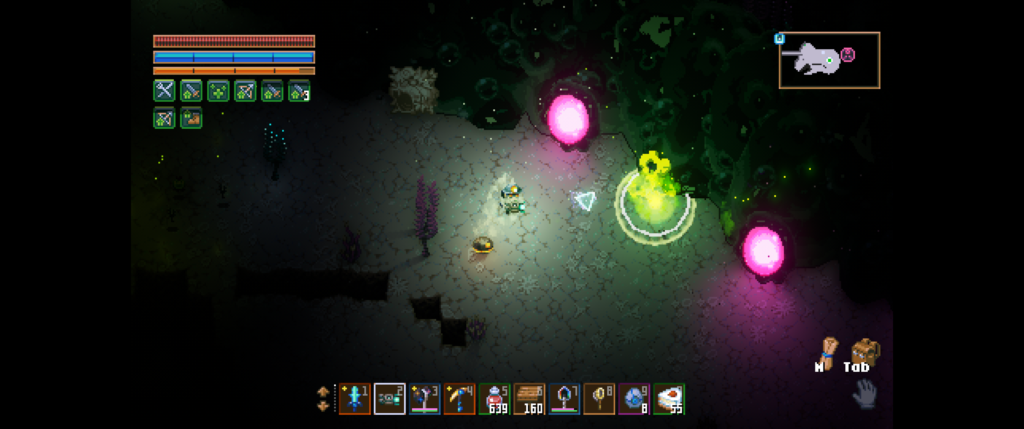Image resolution: width=1024 pixels, height=429 pixels.
Task: Open the map scroll icon
Action: 826,350
